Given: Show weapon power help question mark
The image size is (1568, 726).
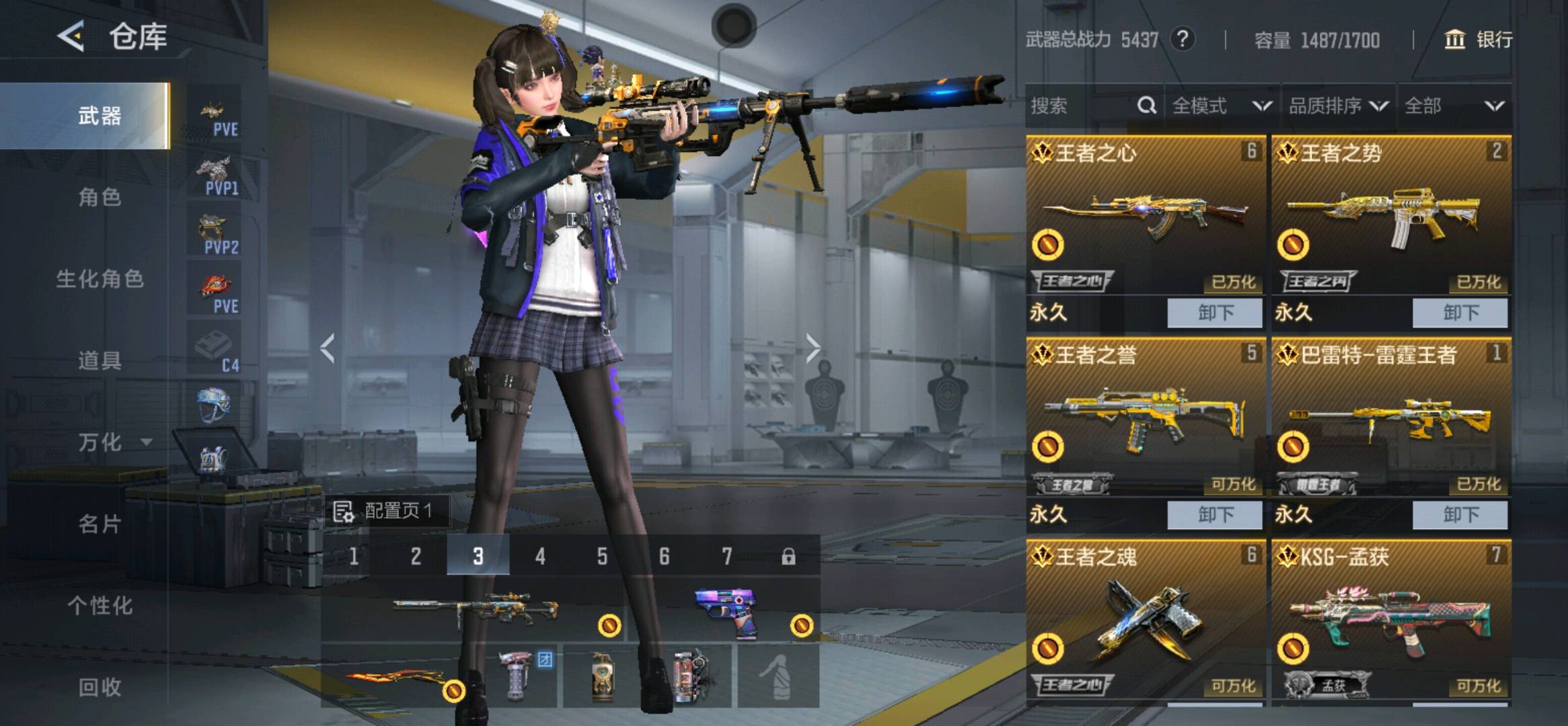Looking at the screenshot, I should [x=1183, y=40].
